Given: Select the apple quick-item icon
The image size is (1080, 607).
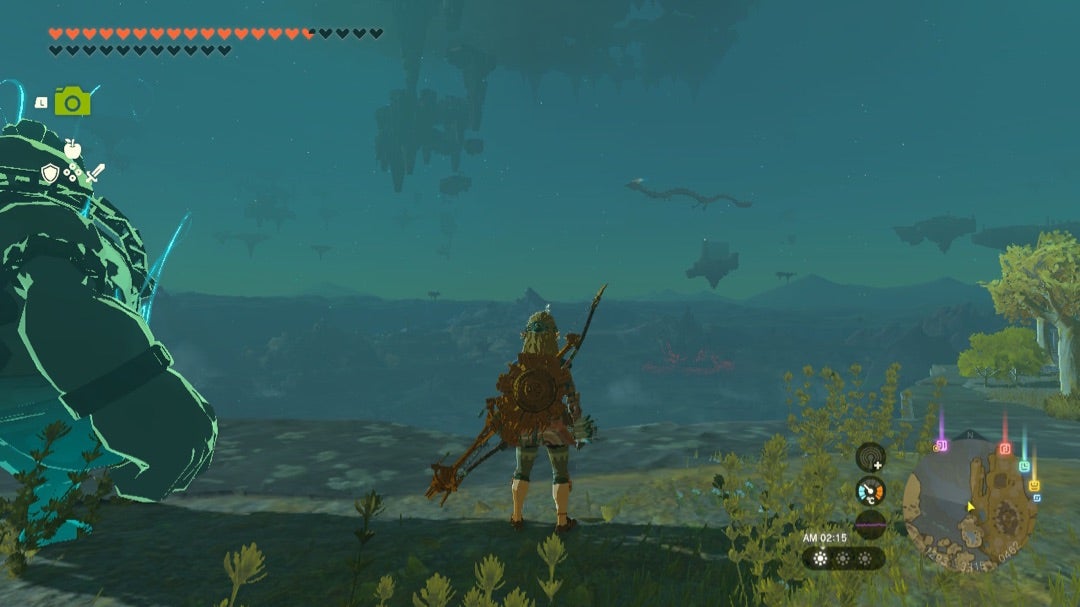Looking at the screenshot, I should pyautogui.click(x=72, y=149).
